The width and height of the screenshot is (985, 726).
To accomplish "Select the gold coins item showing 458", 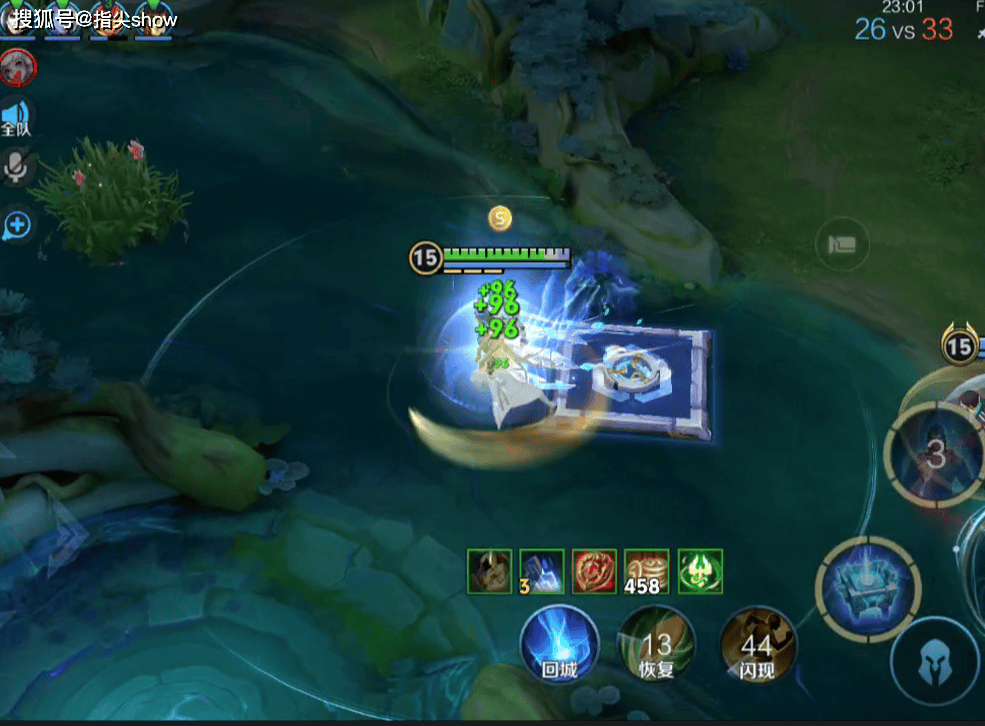I will click(646, 571).
